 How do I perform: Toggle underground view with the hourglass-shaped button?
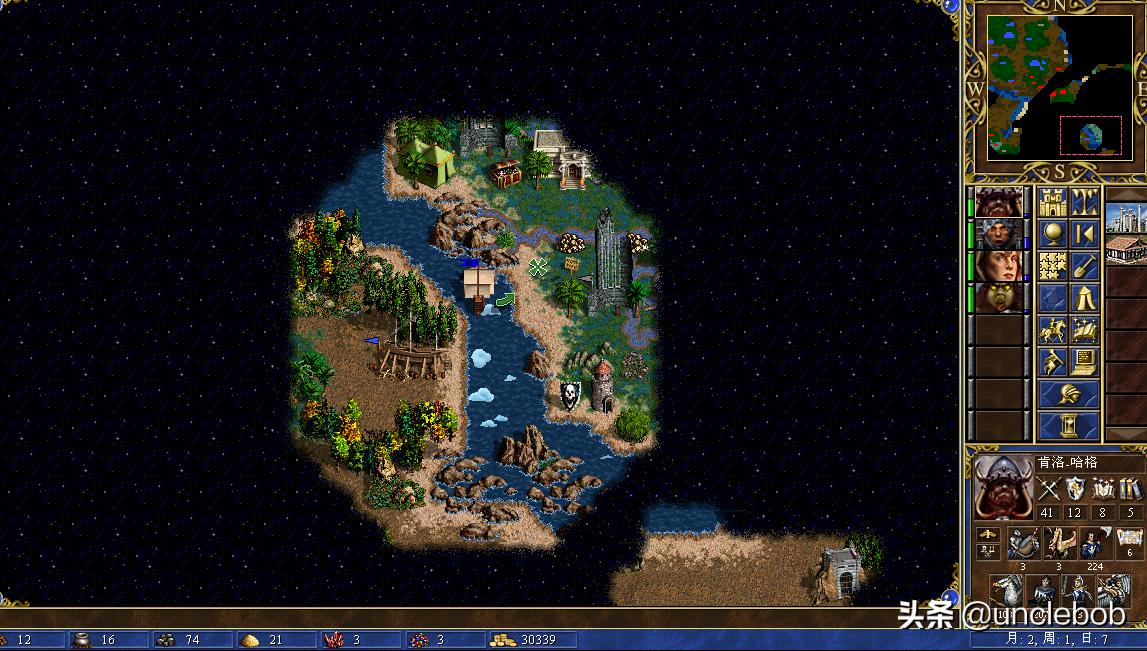[x=1085, y=203]
